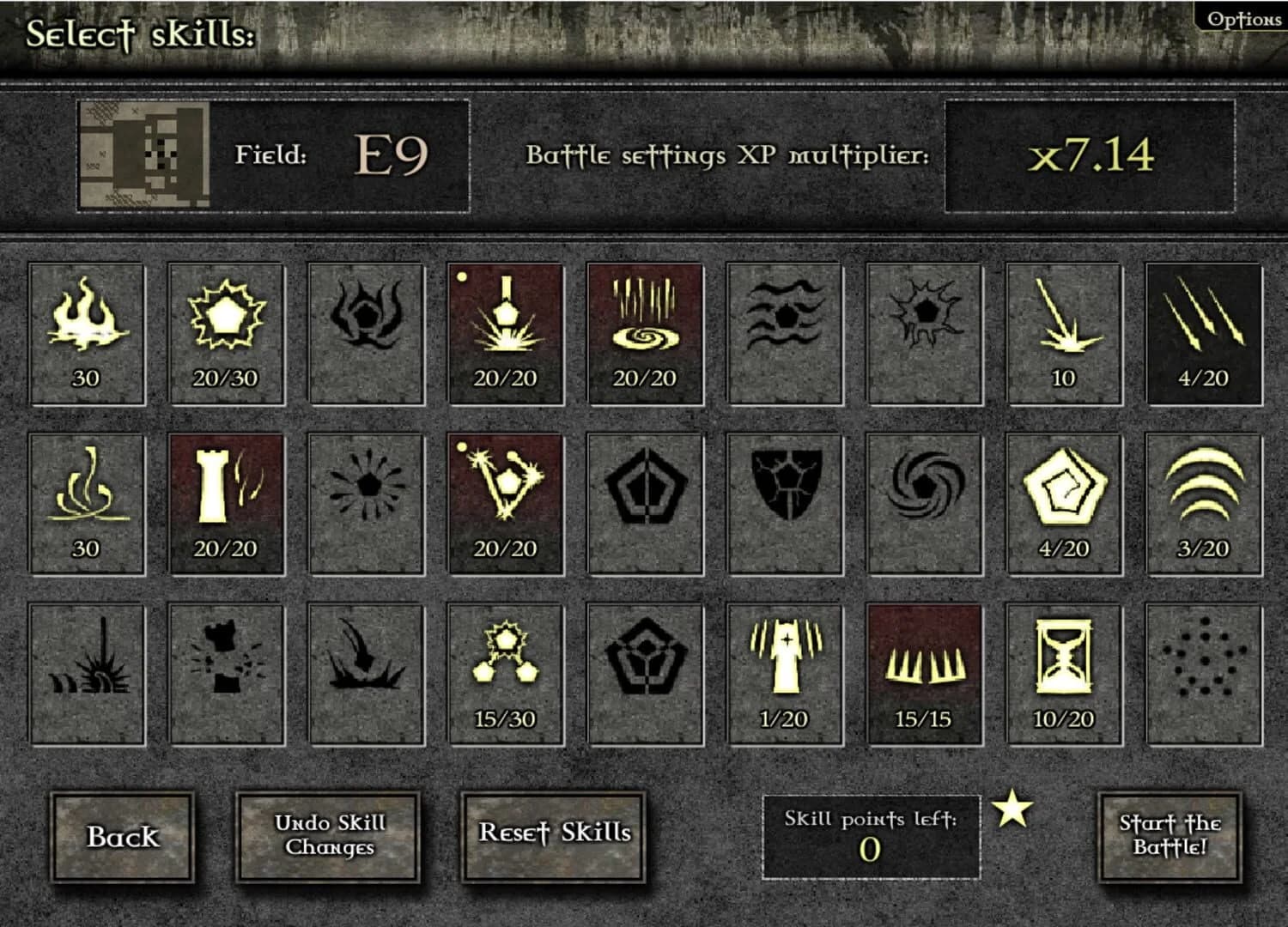1288x927 pixels.
Task: Open the linked gems skill at 15/30
Action: (505, 671)
